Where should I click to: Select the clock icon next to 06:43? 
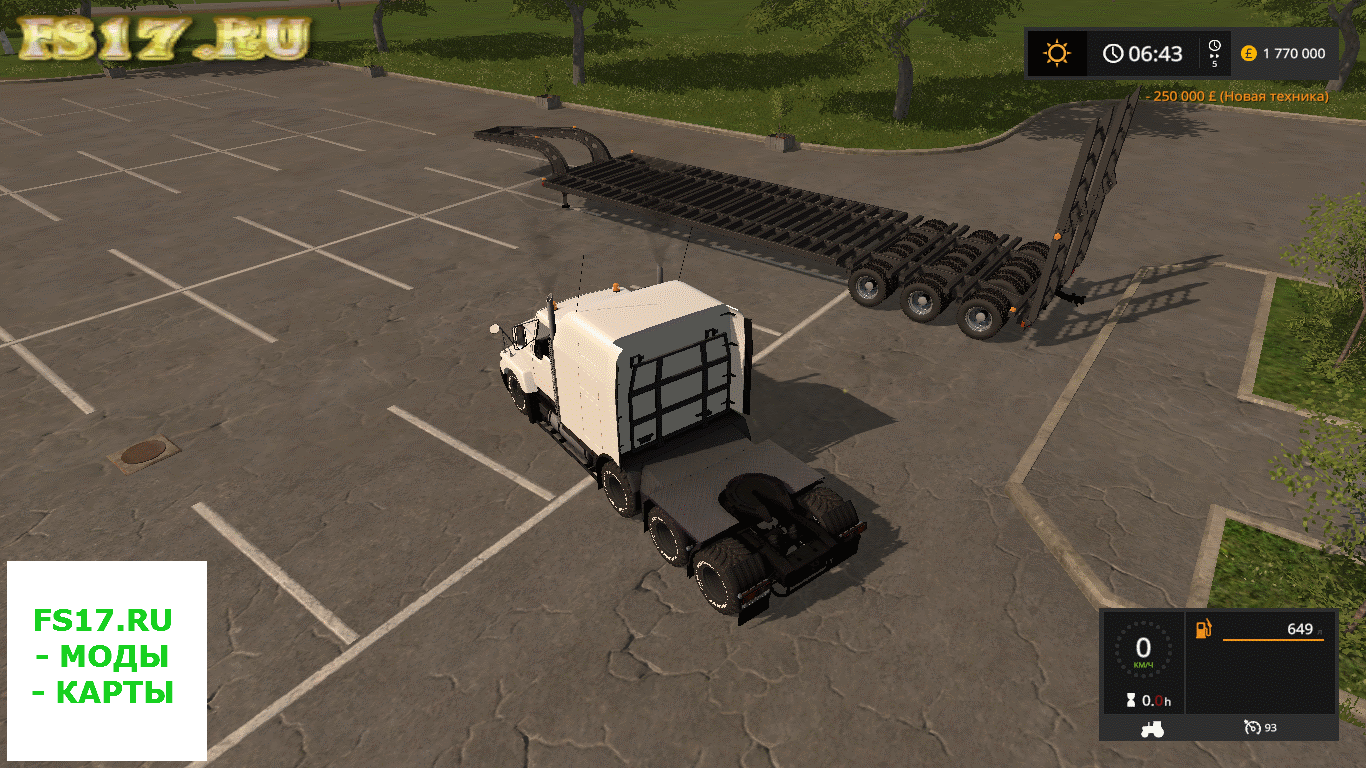tap(1112, 53)
